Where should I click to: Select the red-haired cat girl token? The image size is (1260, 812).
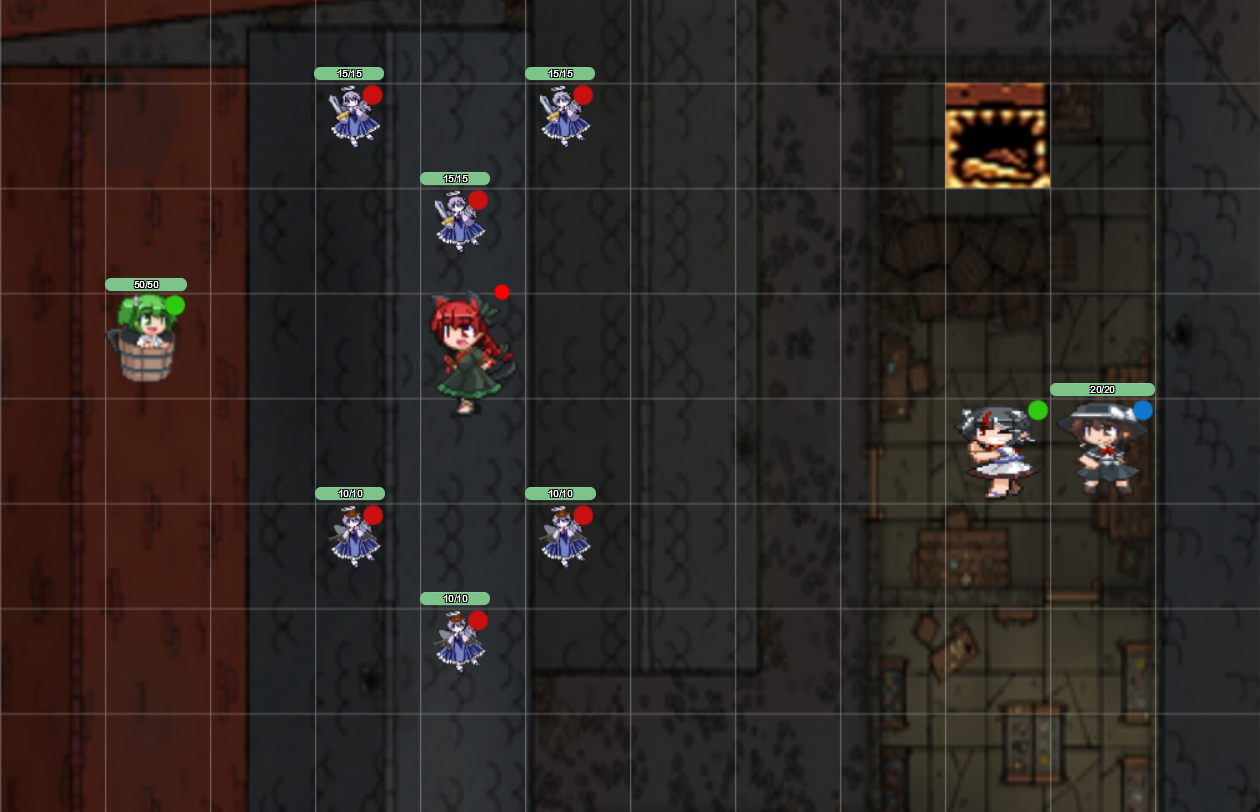[466, 352]
